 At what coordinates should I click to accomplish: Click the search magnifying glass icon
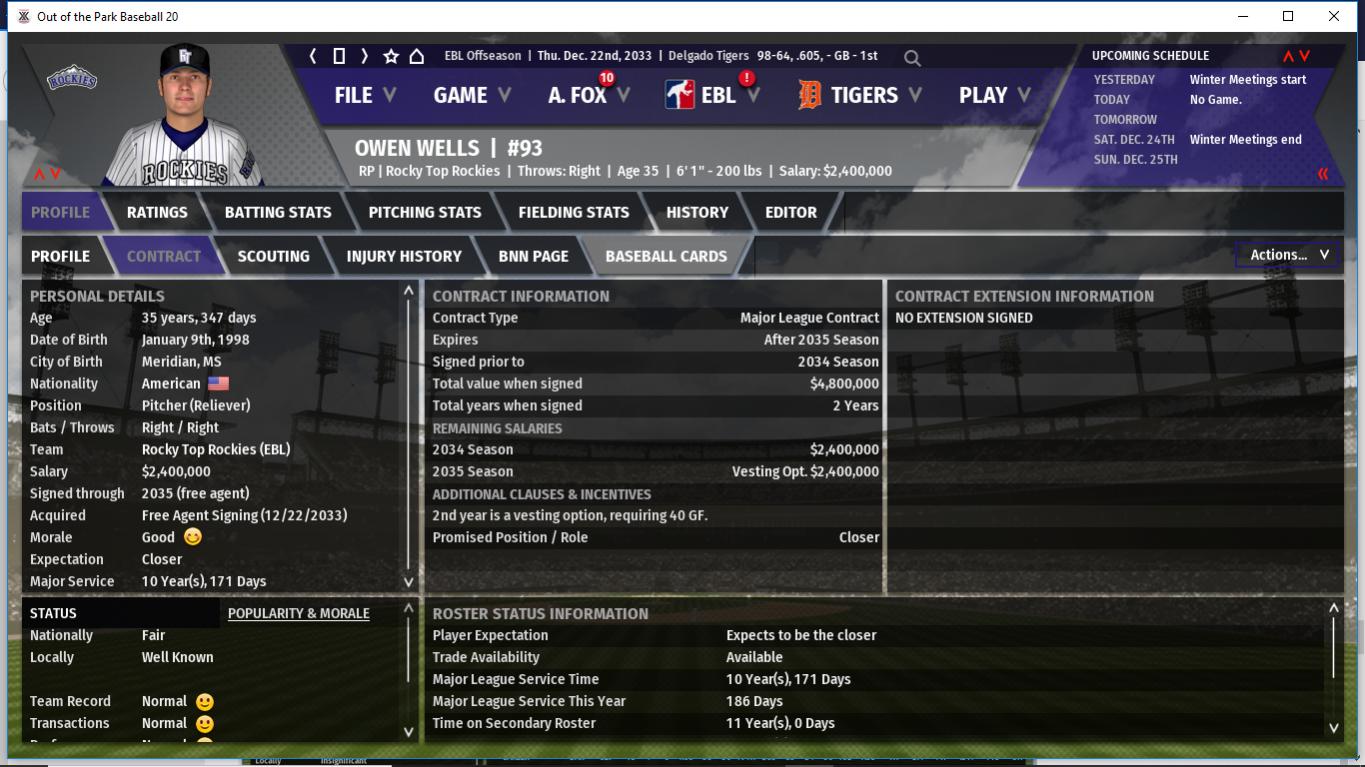click(x=912, y=58)
